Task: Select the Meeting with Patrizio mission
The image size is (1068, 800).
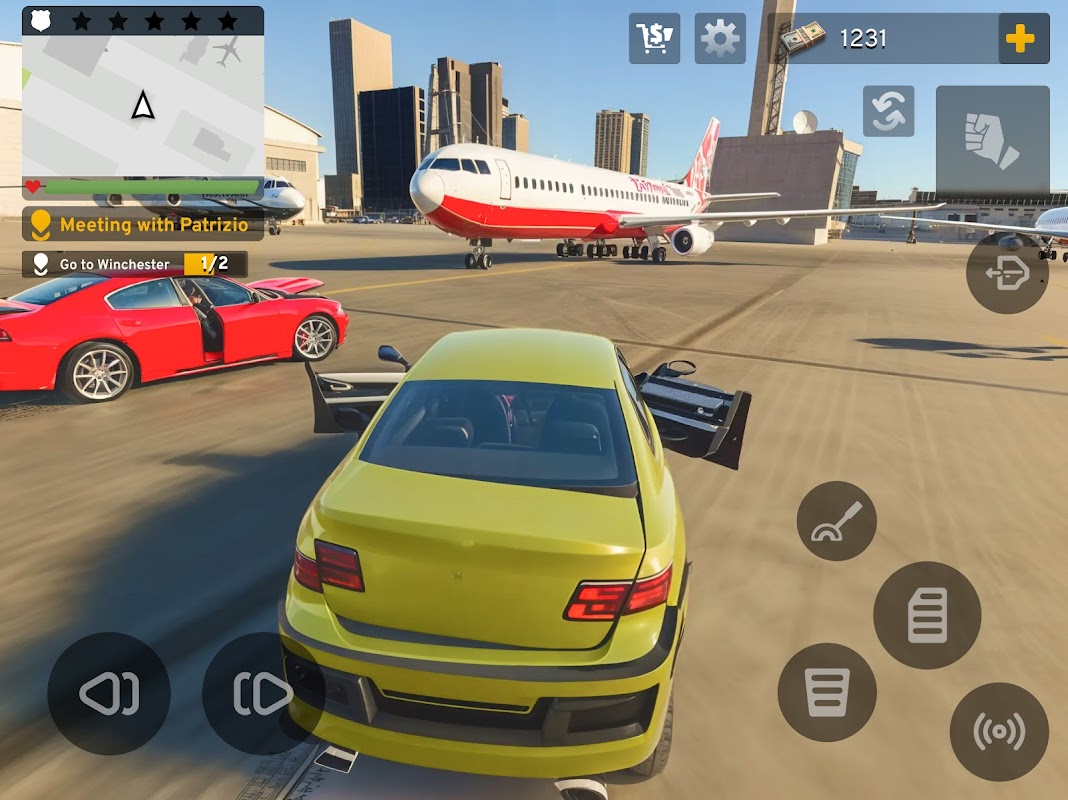Action: click(143, 225)
